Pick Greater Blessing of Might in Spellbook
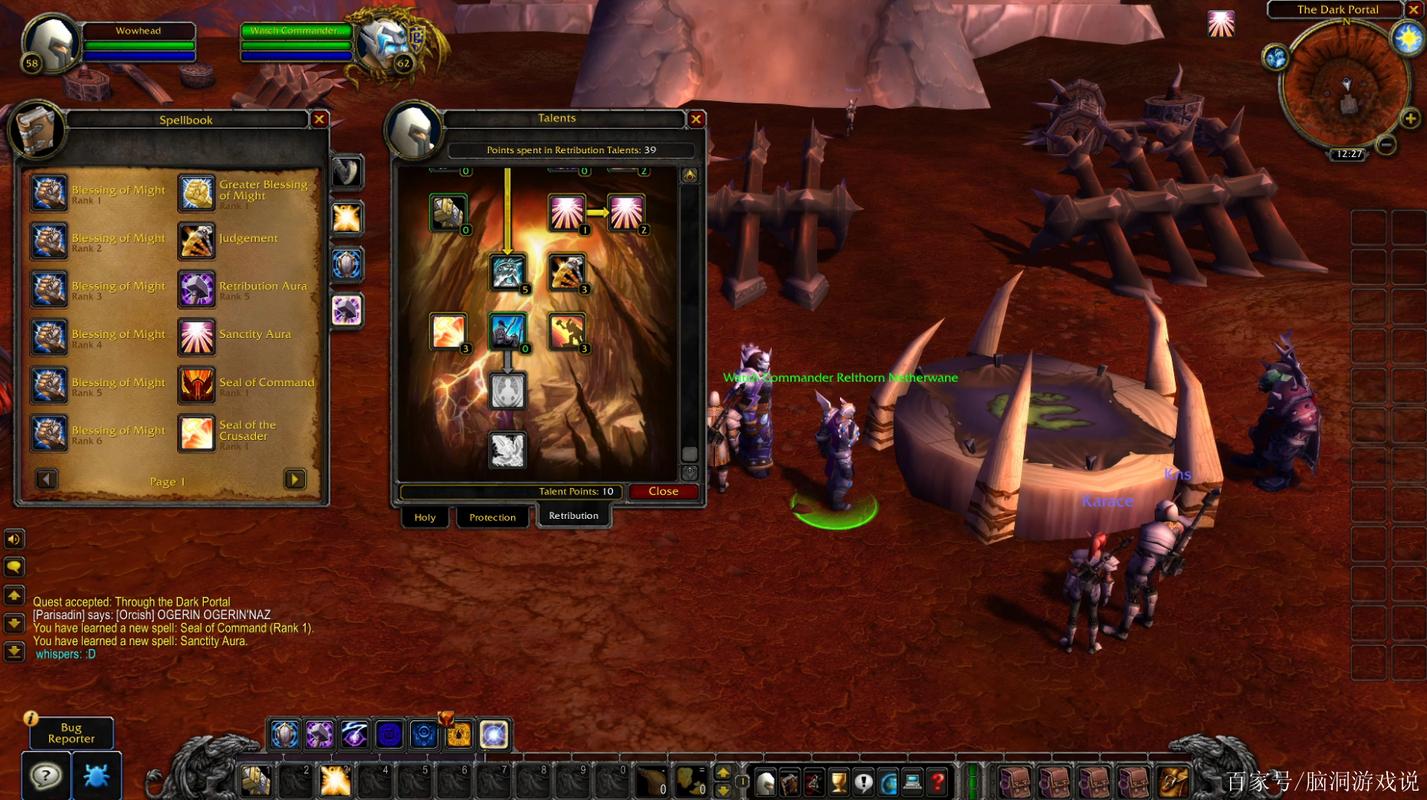The width and height of the screenshot is (1427, 800). tap(196, 192)
